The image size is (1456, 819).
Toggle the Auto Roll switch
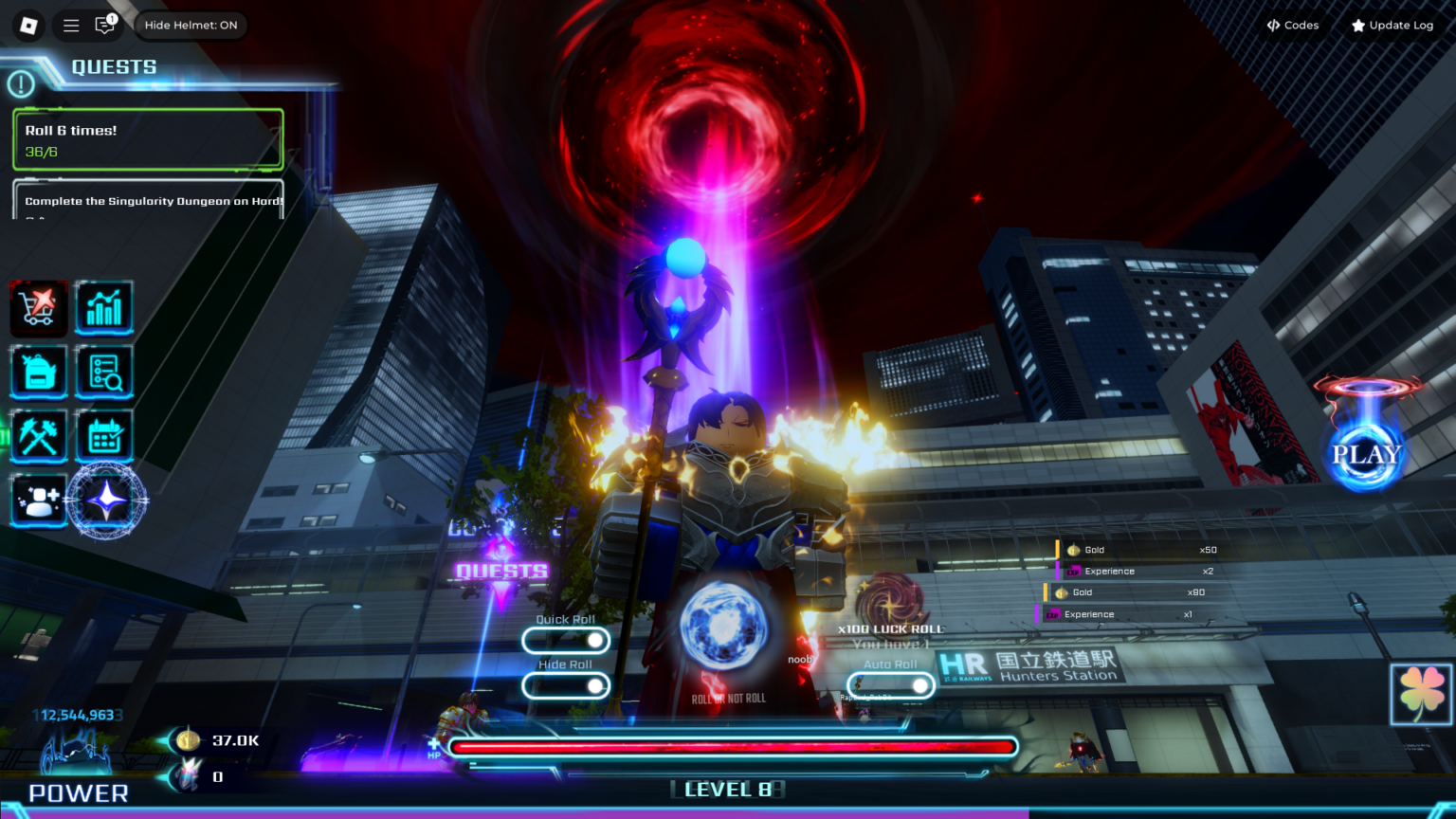tap(891, 685)
